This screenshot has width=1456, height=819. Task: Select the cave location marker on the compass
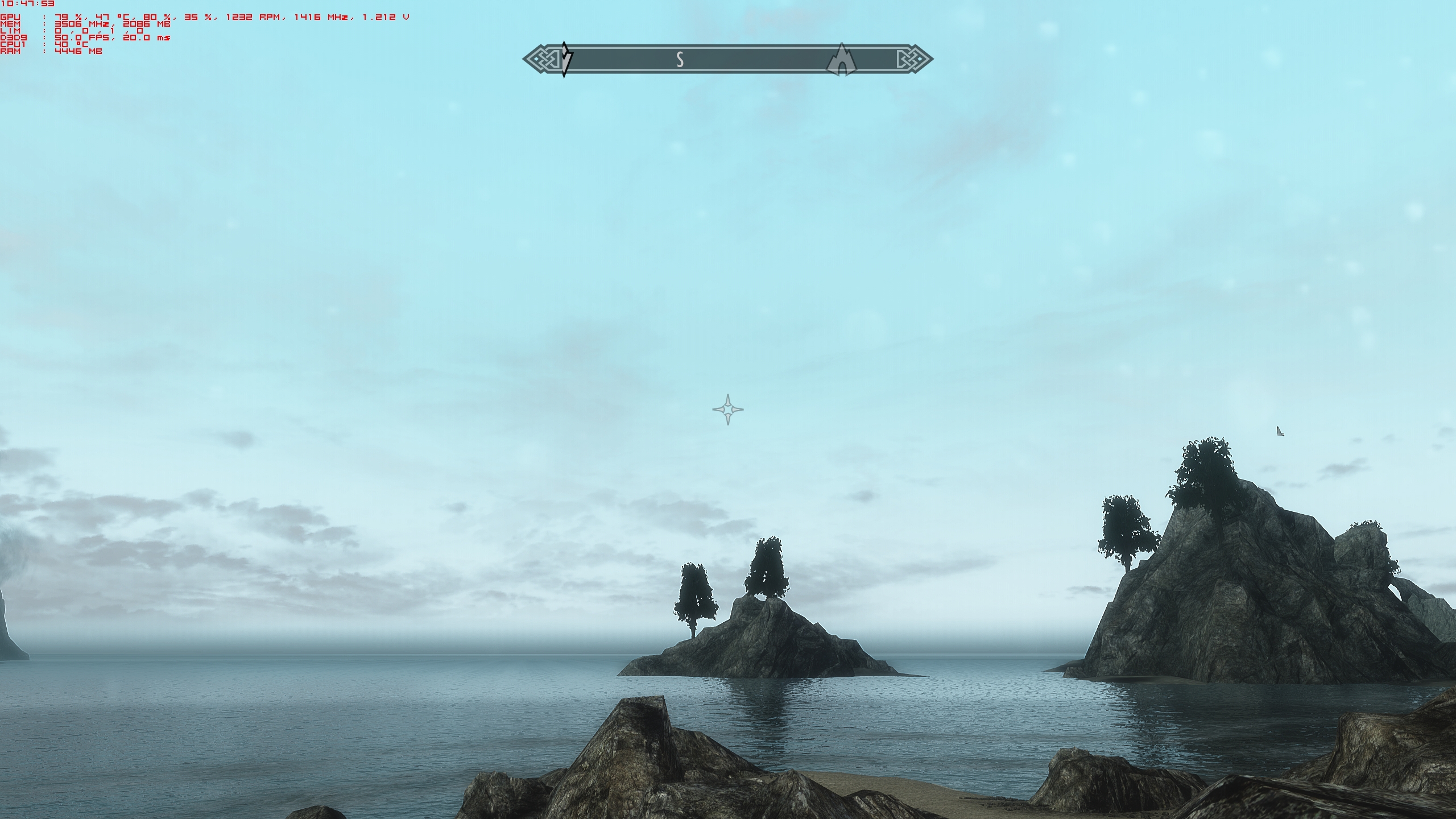tap(841, 60)
